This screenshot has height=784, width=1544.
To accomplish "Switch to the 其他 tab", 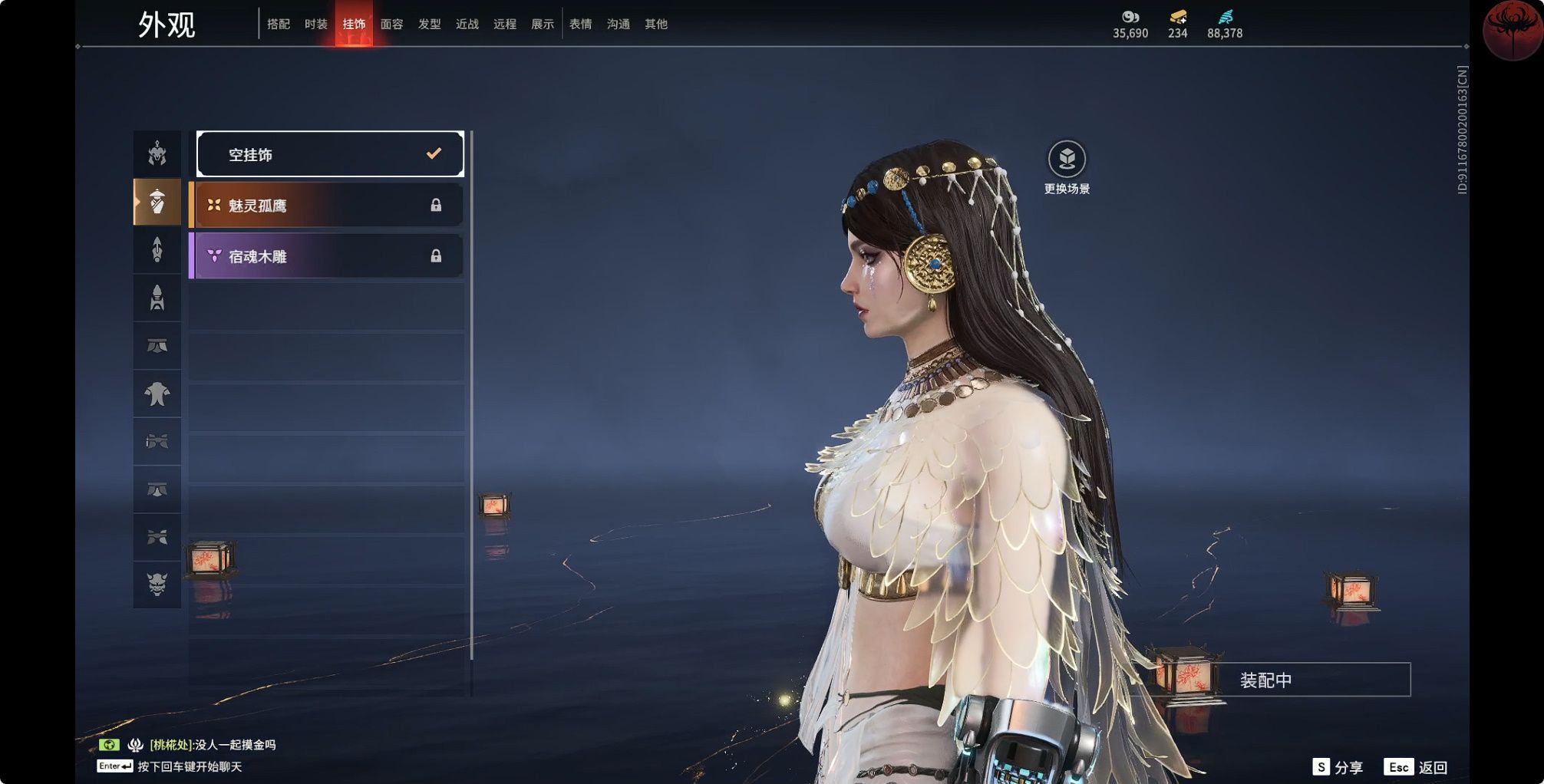I will [x=655, y=25].
